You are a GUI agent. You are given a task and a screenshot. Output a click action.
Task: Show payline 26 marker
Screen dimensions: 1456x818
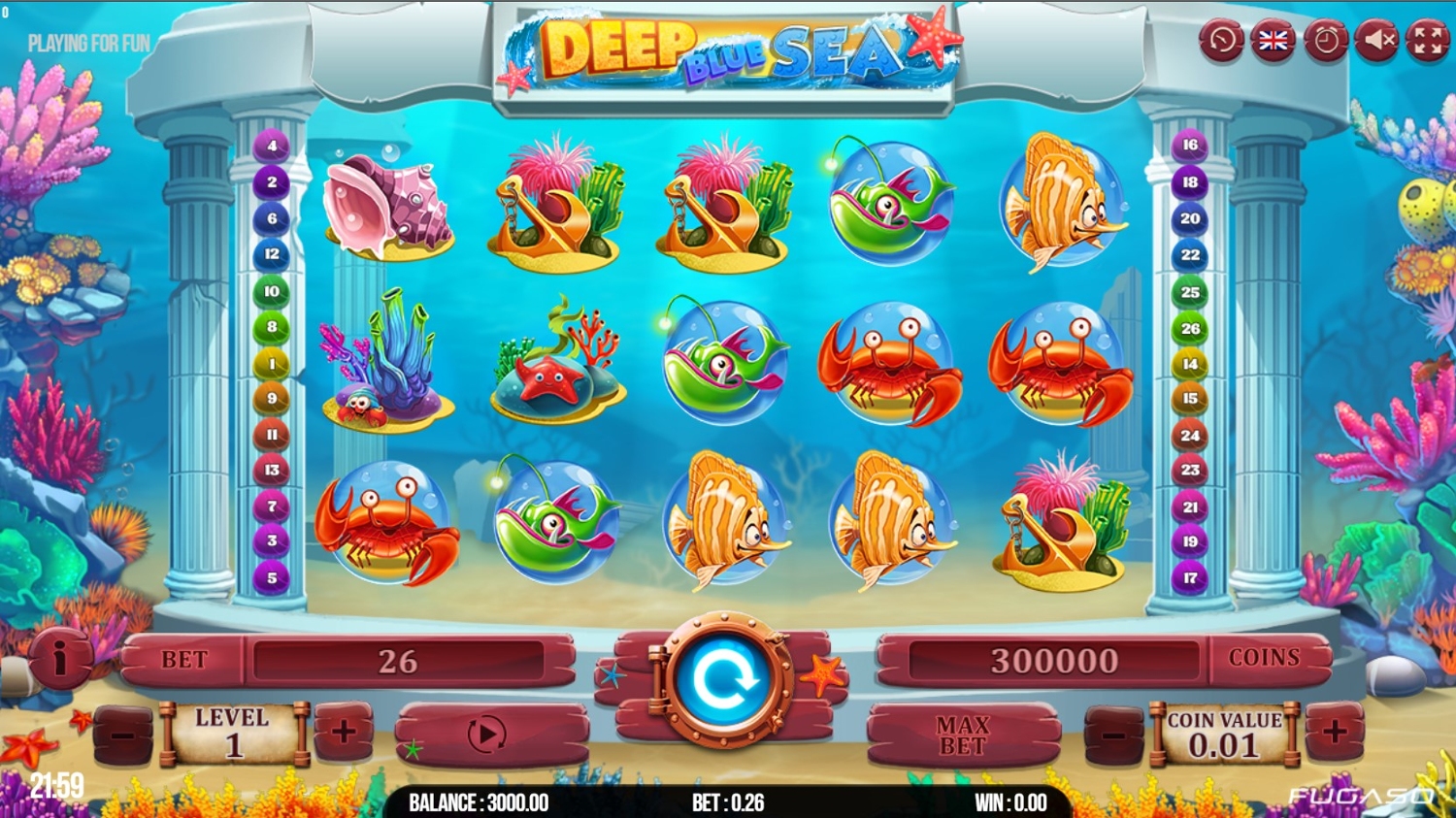(x=1190, y=329)
